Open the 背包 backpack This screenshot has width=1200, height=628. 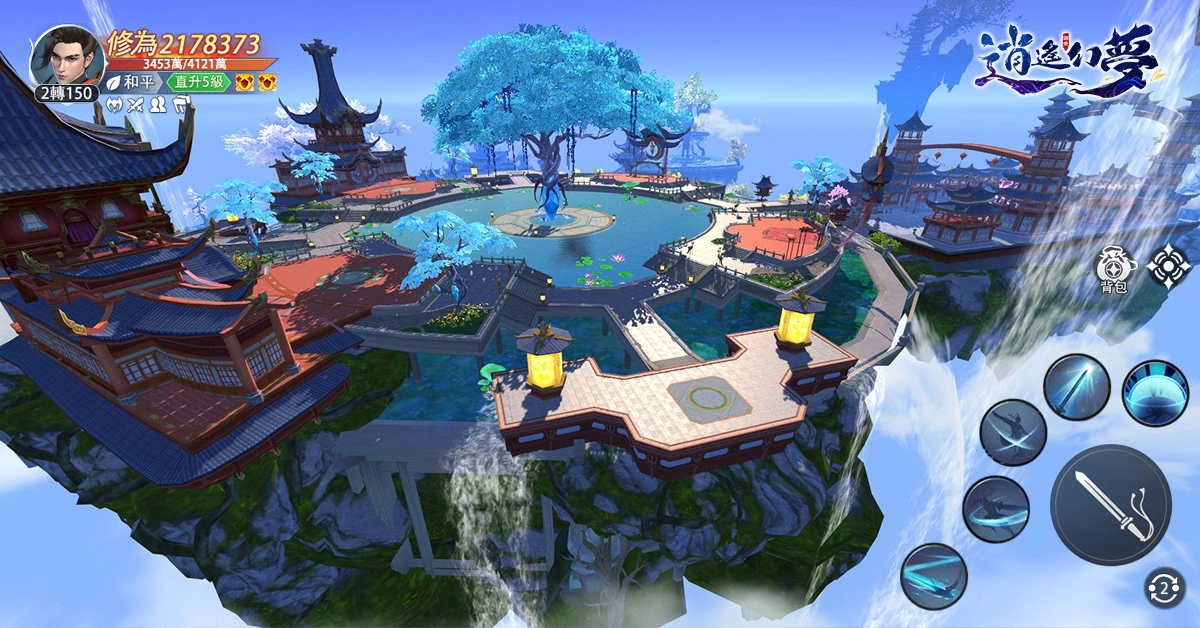1115,268
